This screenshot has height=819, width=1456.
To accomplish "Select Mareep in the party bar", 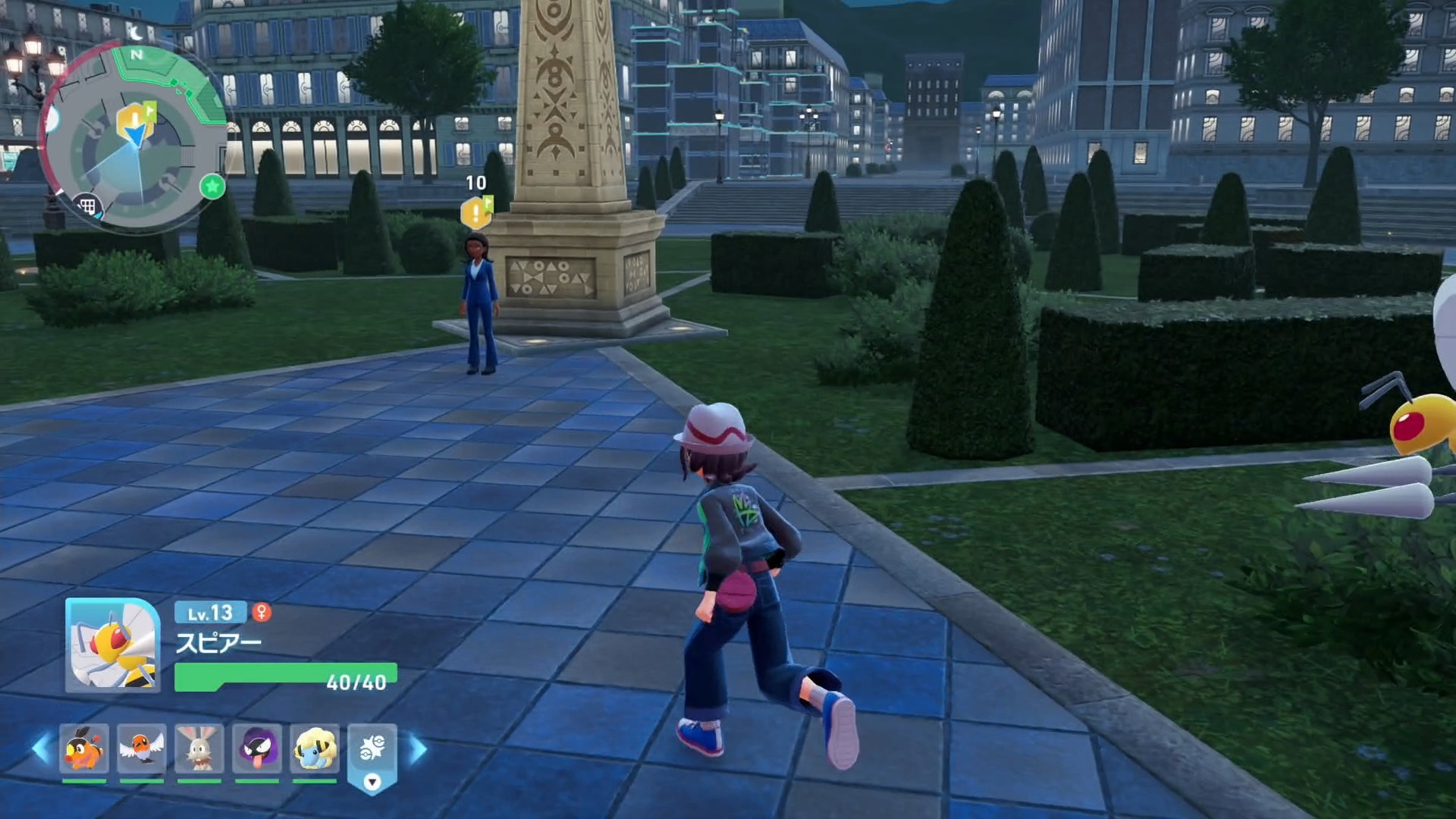I will [x=315, y=748].
